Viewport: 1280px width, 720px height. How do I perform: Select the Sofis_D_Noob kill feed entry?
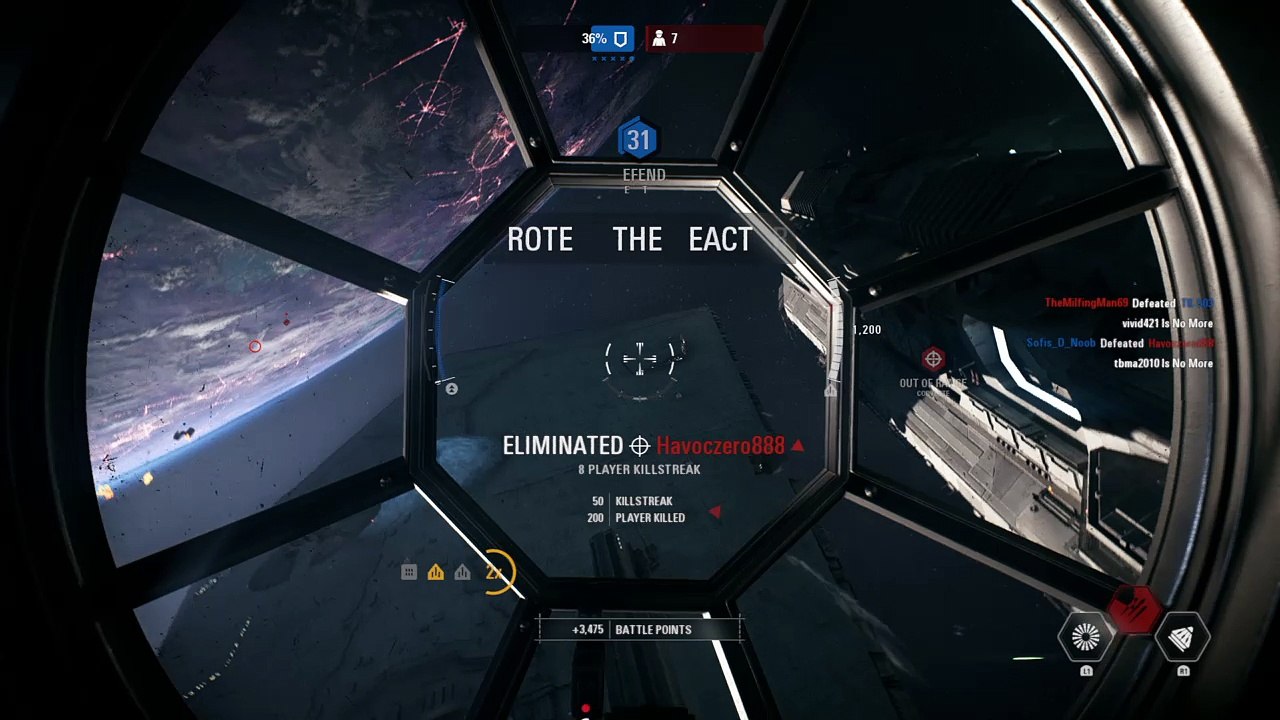click(x=1120, y=343)
